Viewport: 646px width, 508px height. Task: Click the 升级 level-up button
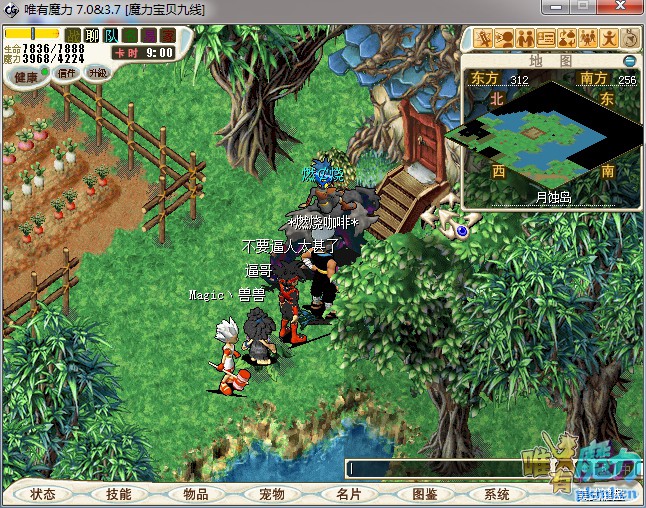pos(97,73)
